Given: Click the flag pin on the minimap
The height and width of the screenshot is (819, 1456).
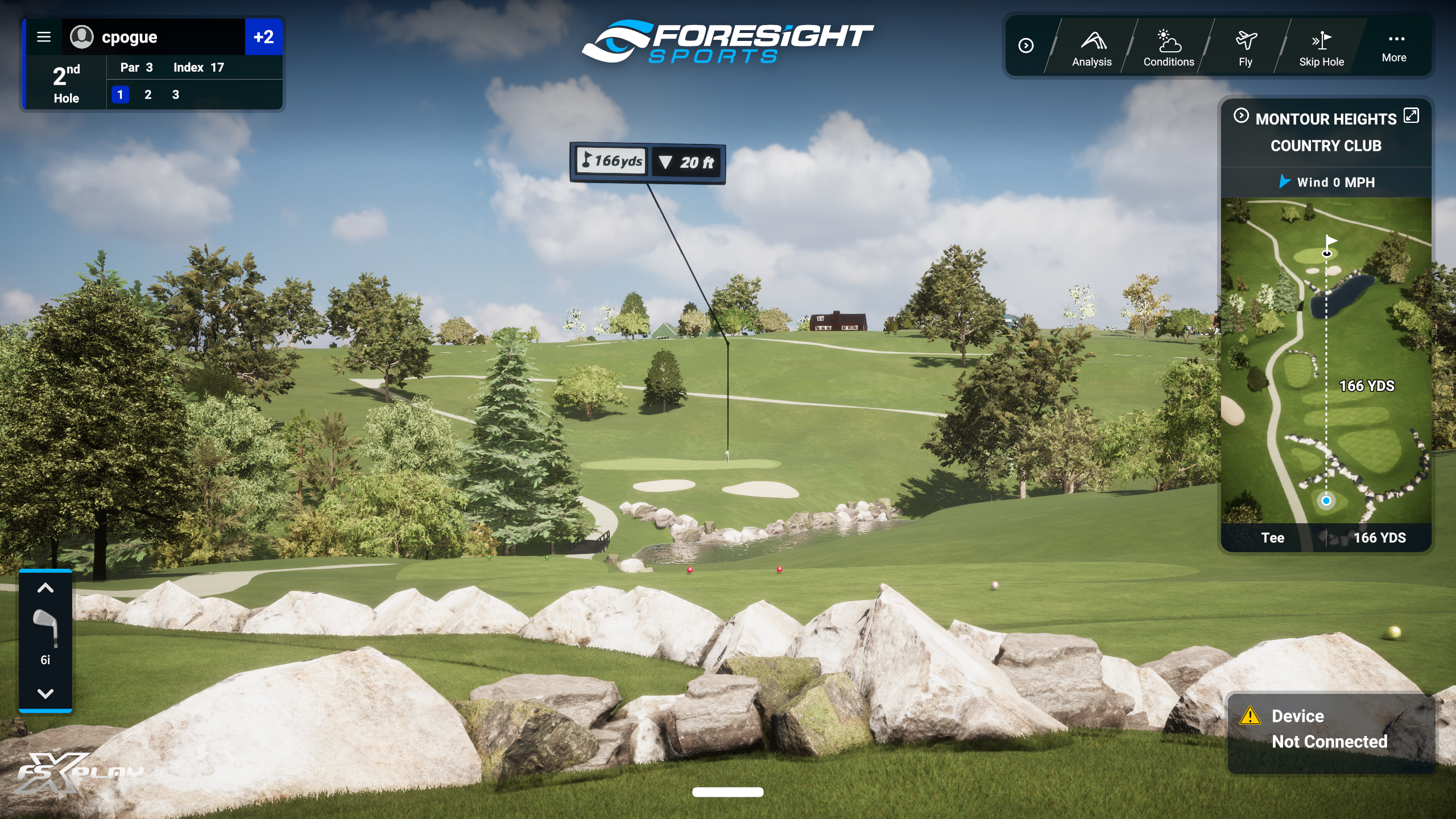Looking at the screenshot, I should [1330, 243].
